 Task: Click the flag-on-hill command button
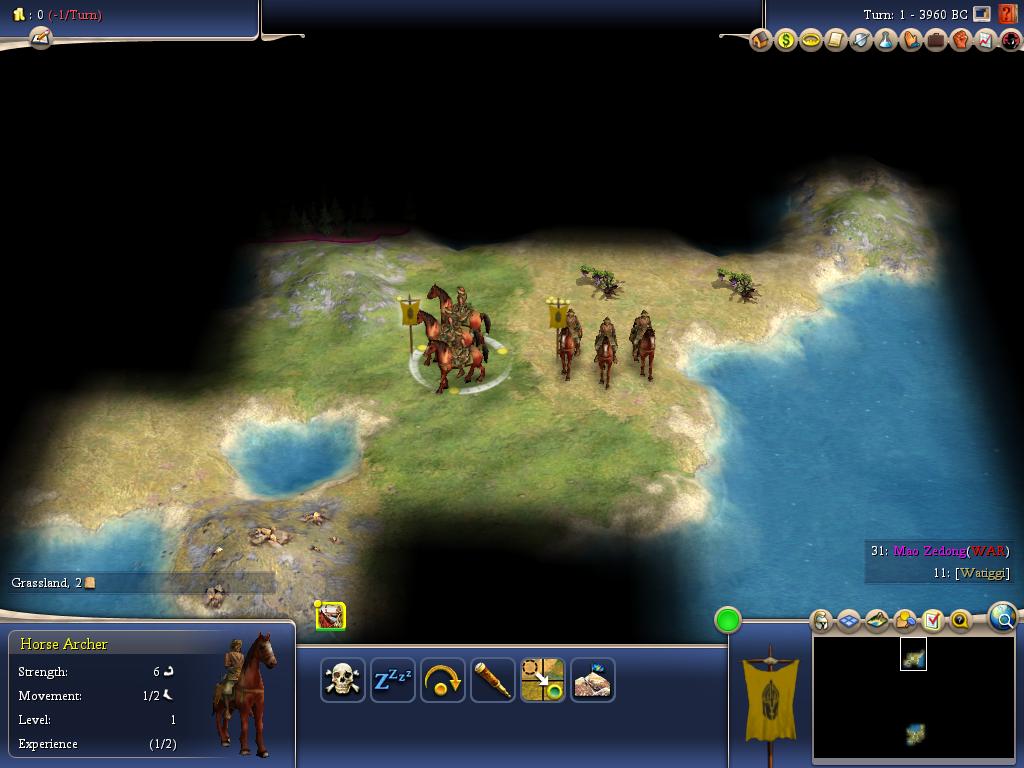tap(592, 681)
